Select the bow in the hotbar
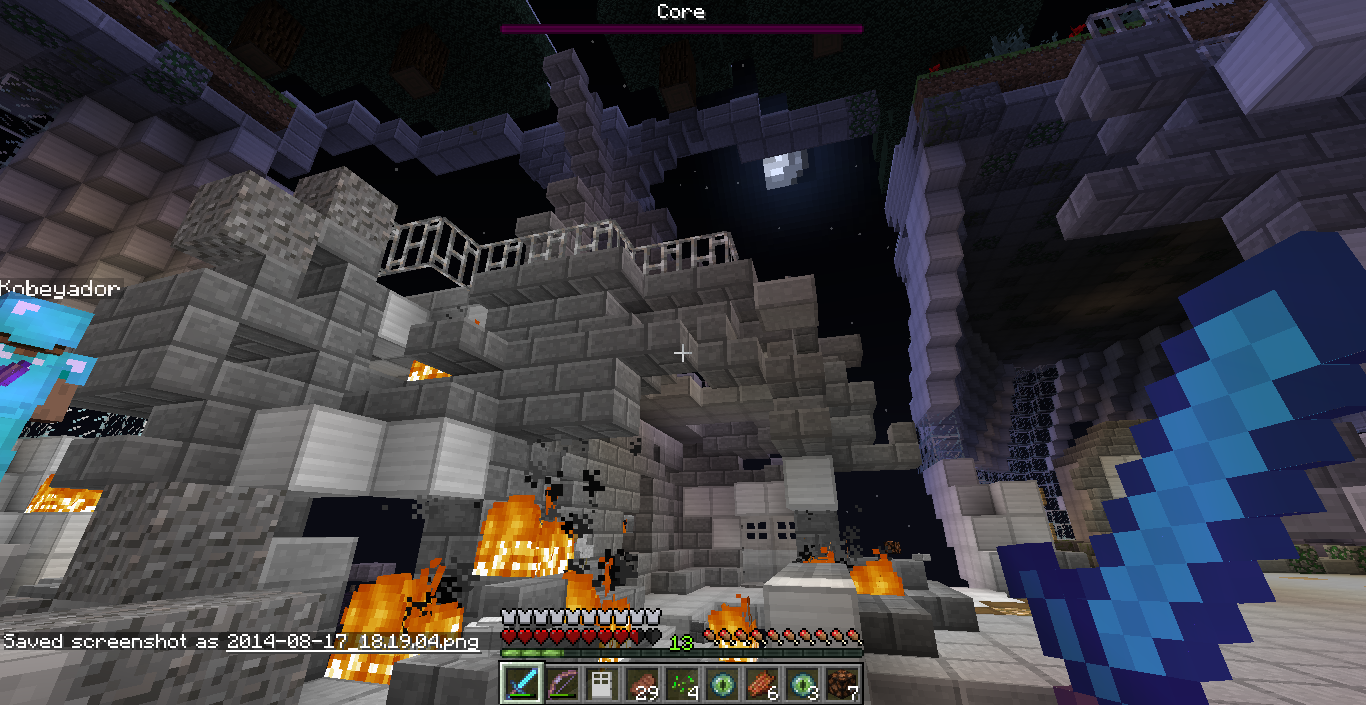Viewport: 1366px width, 705px height. click(x=562, y=683)
